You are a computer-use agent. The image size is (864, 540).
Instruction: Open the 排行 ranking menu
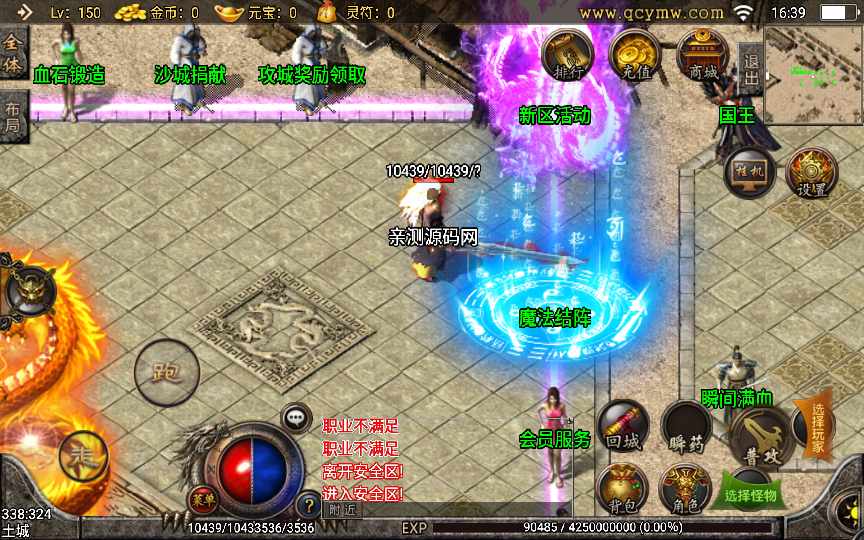pos(567,54)
